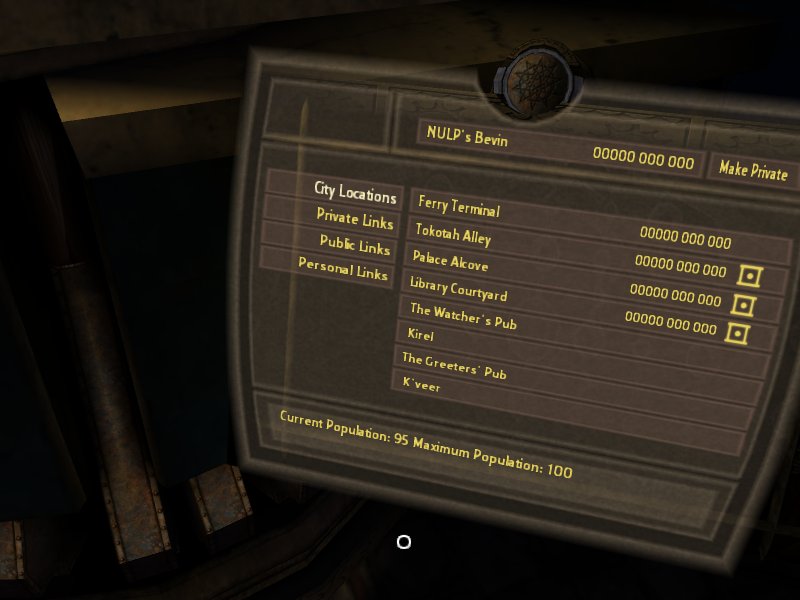
Task: Open the Private Links category
Action: pos(355,218)
